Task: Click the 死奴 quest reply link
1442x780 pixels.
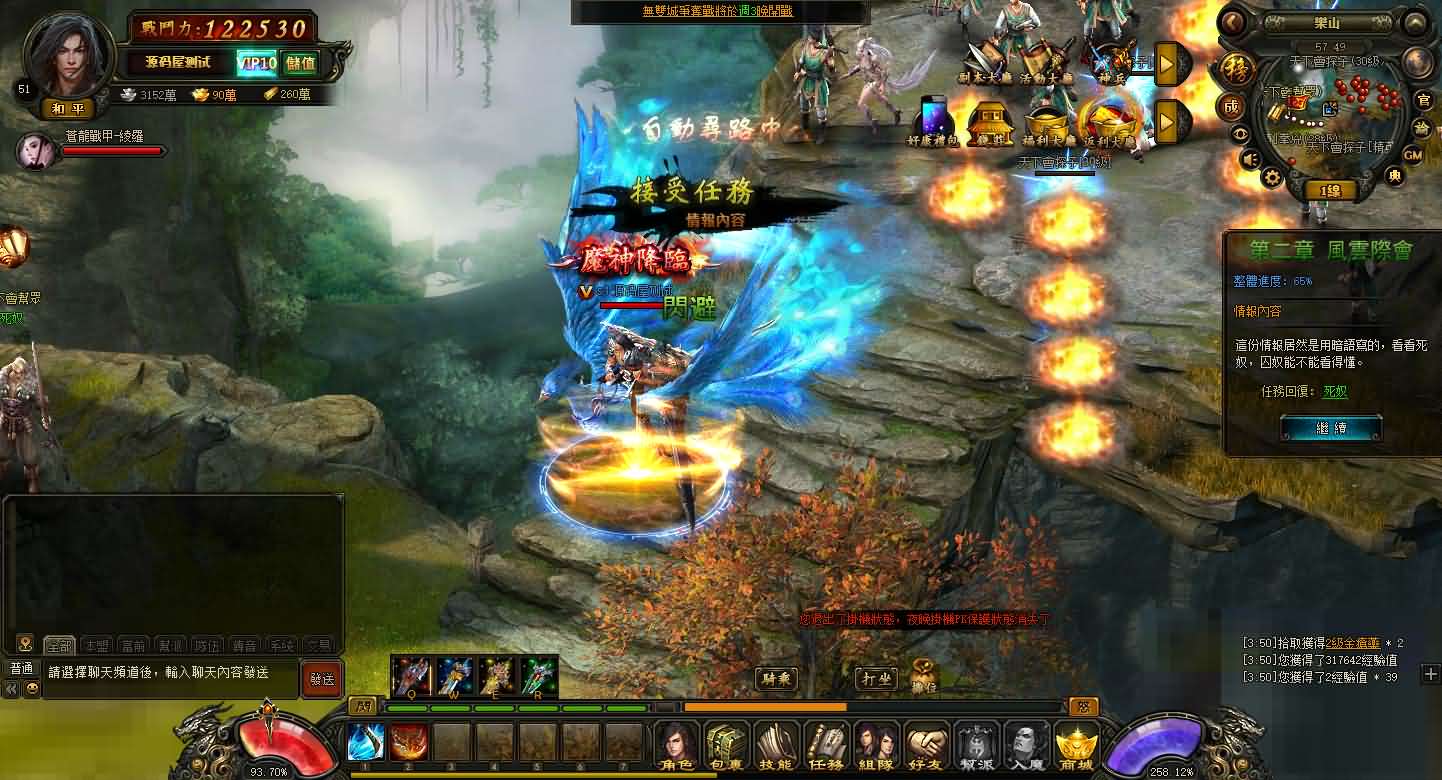Action: [1334, 391]
